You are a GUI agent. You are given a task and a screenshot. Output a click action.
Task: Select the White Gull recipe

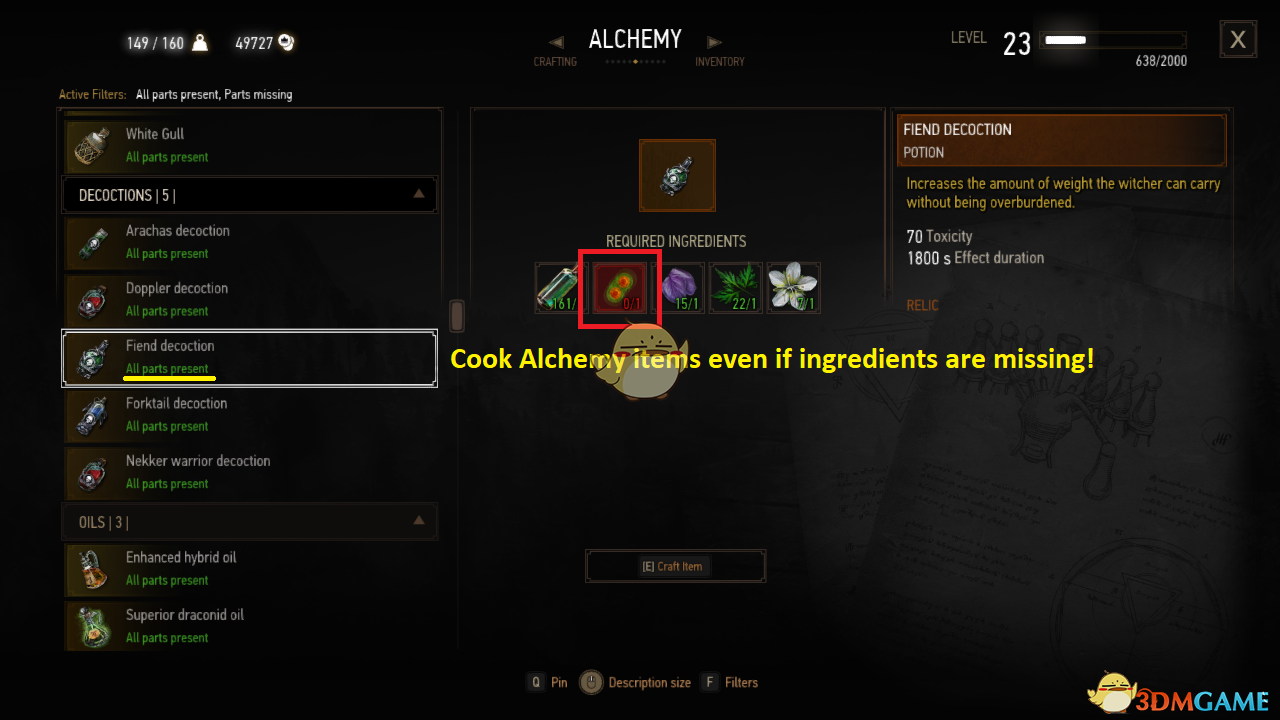point(250,145)
